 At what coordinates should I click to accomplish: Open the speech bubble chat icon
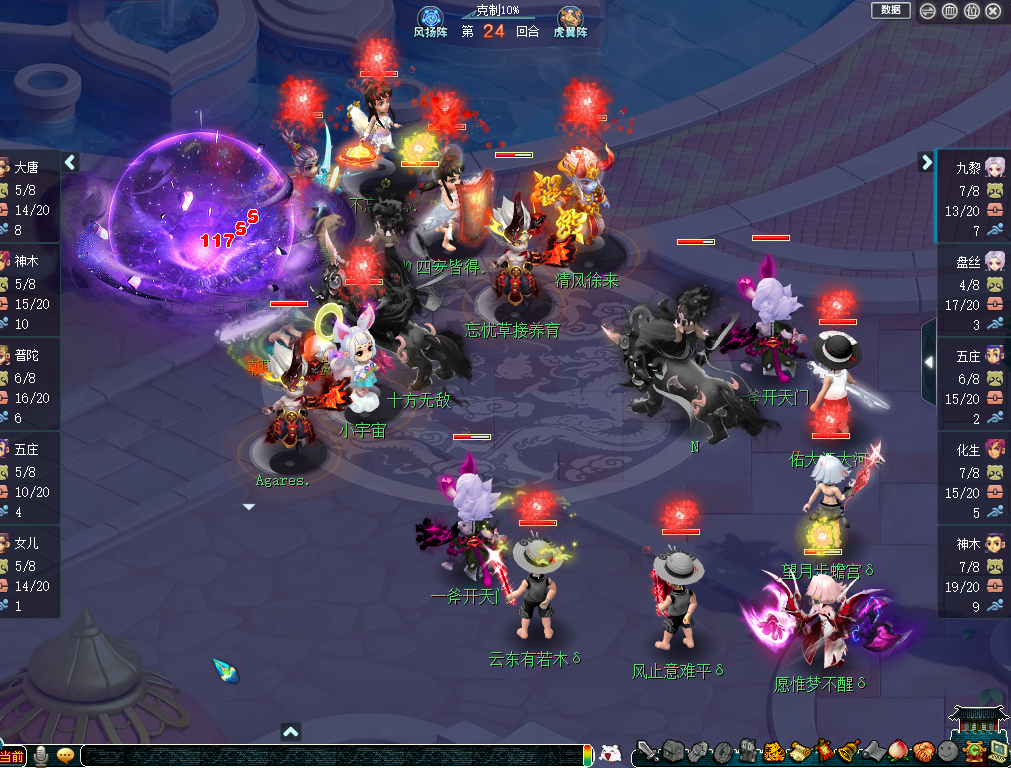(66, 755)
